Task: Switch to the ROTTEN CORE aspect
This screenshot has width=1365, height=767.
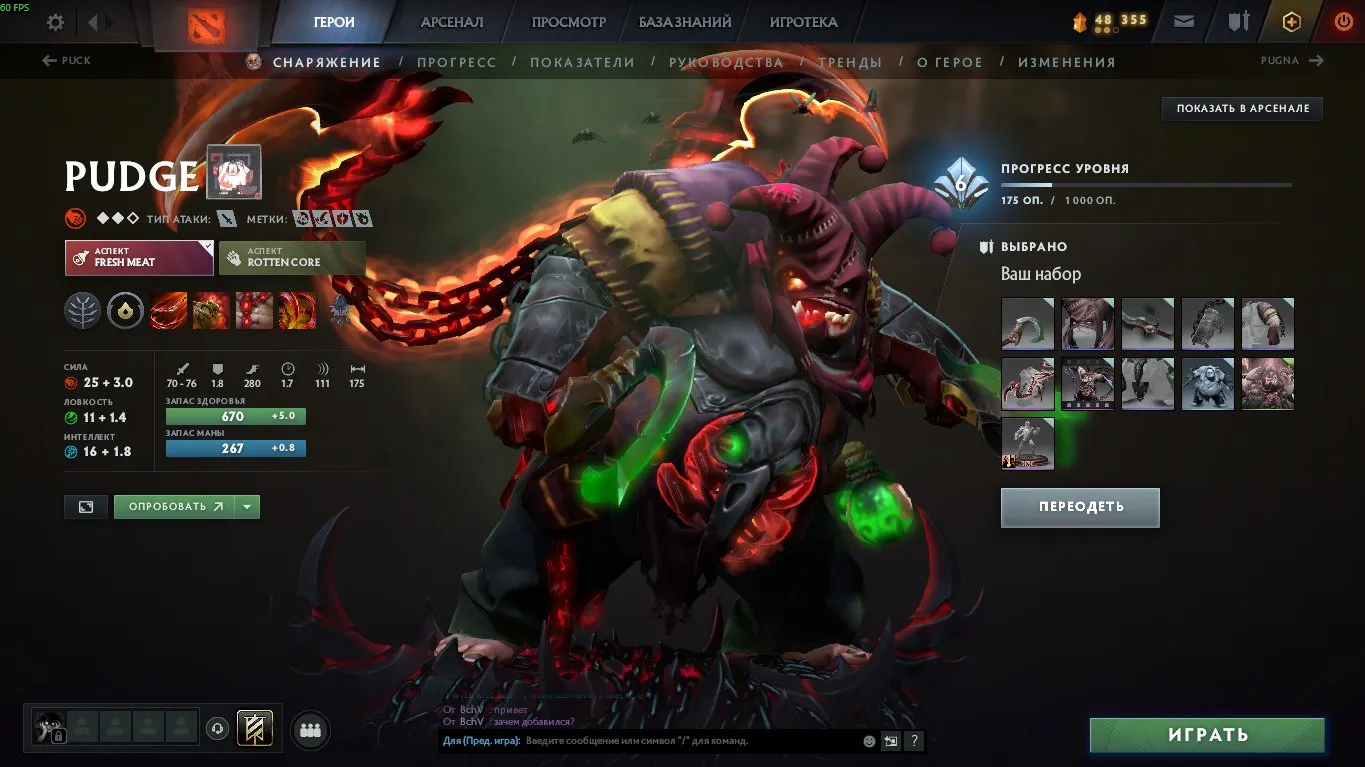Action: coord(290,258)
